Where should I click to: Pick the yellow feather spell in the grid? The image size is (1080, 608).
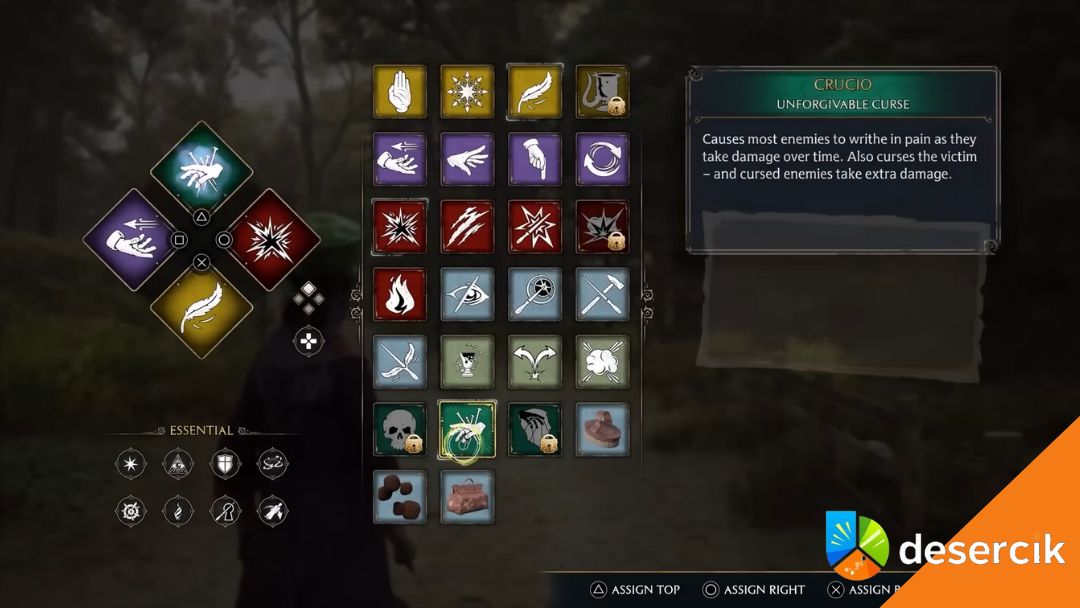point(534,92)
